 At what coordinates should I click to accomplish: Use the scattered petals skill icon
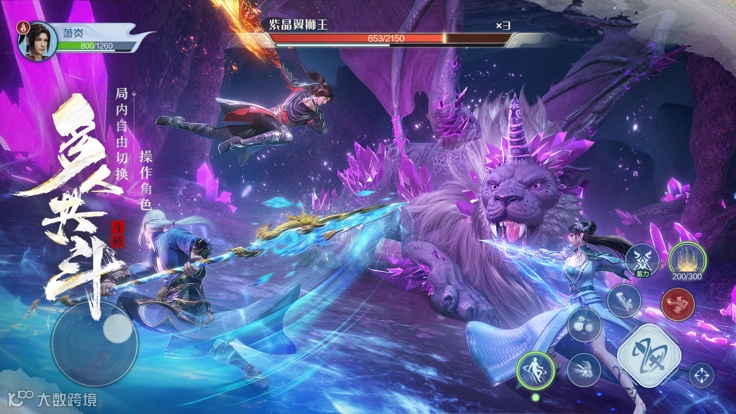[584, 323]
